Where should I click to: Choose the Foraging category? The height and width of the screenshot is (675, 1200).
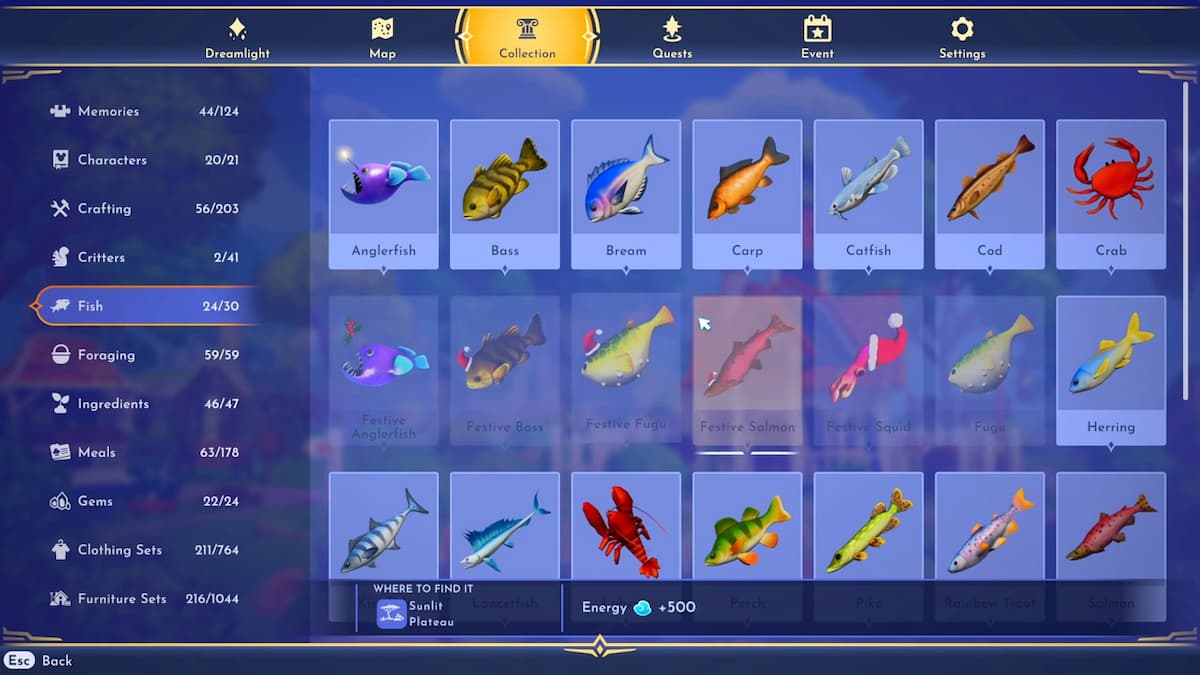click(145, 355)
